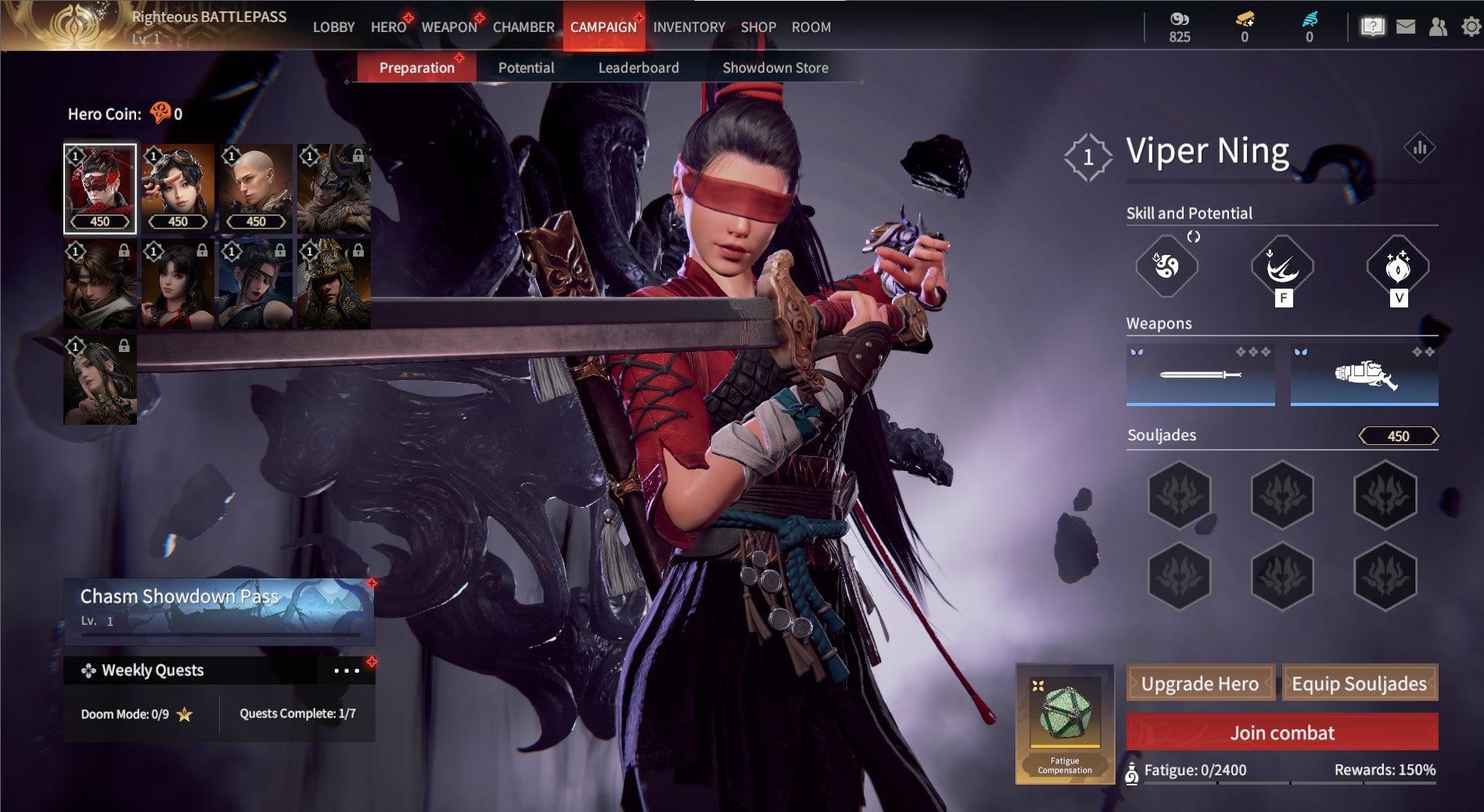Open the mailbox icon
Screen dimensions: 1484x812
coord(1406,26)
